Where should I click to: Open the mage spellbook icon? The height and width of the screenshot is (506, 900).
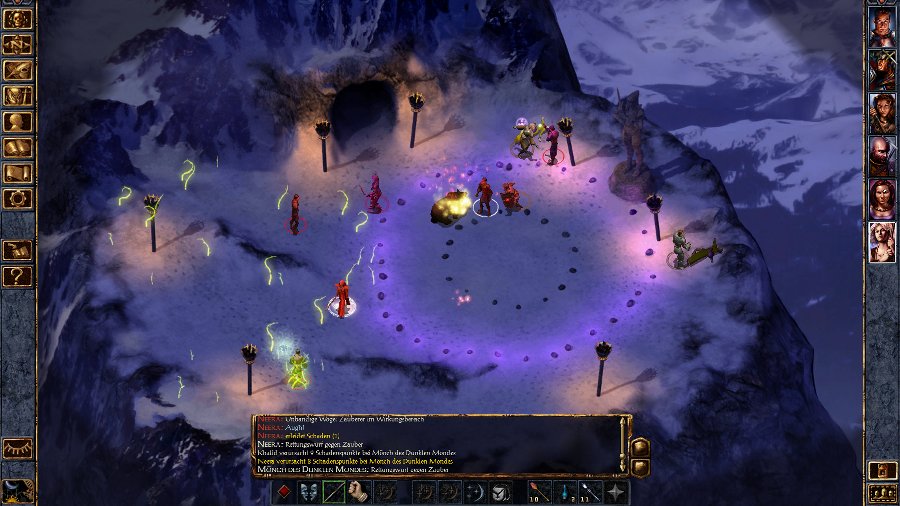pyautogui.click(x=18, y=148)
